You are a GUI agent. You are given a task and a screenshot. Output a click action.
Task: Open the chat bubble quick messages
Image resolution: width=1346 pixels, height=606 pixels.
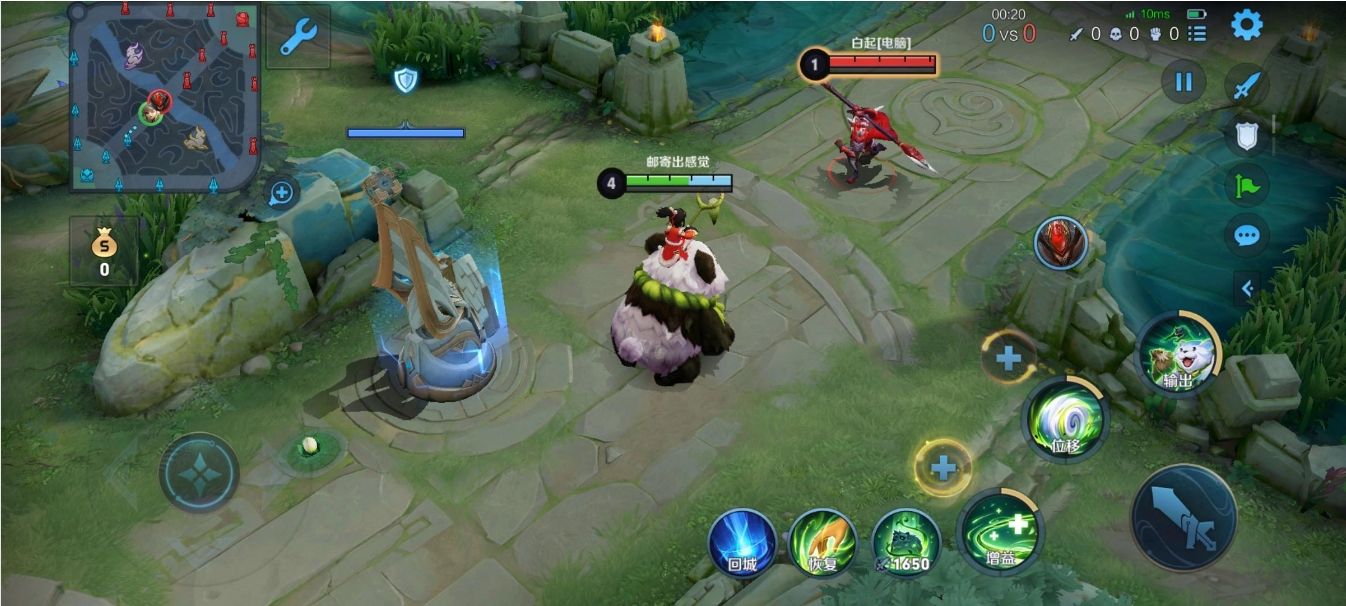click(1247, 236)
